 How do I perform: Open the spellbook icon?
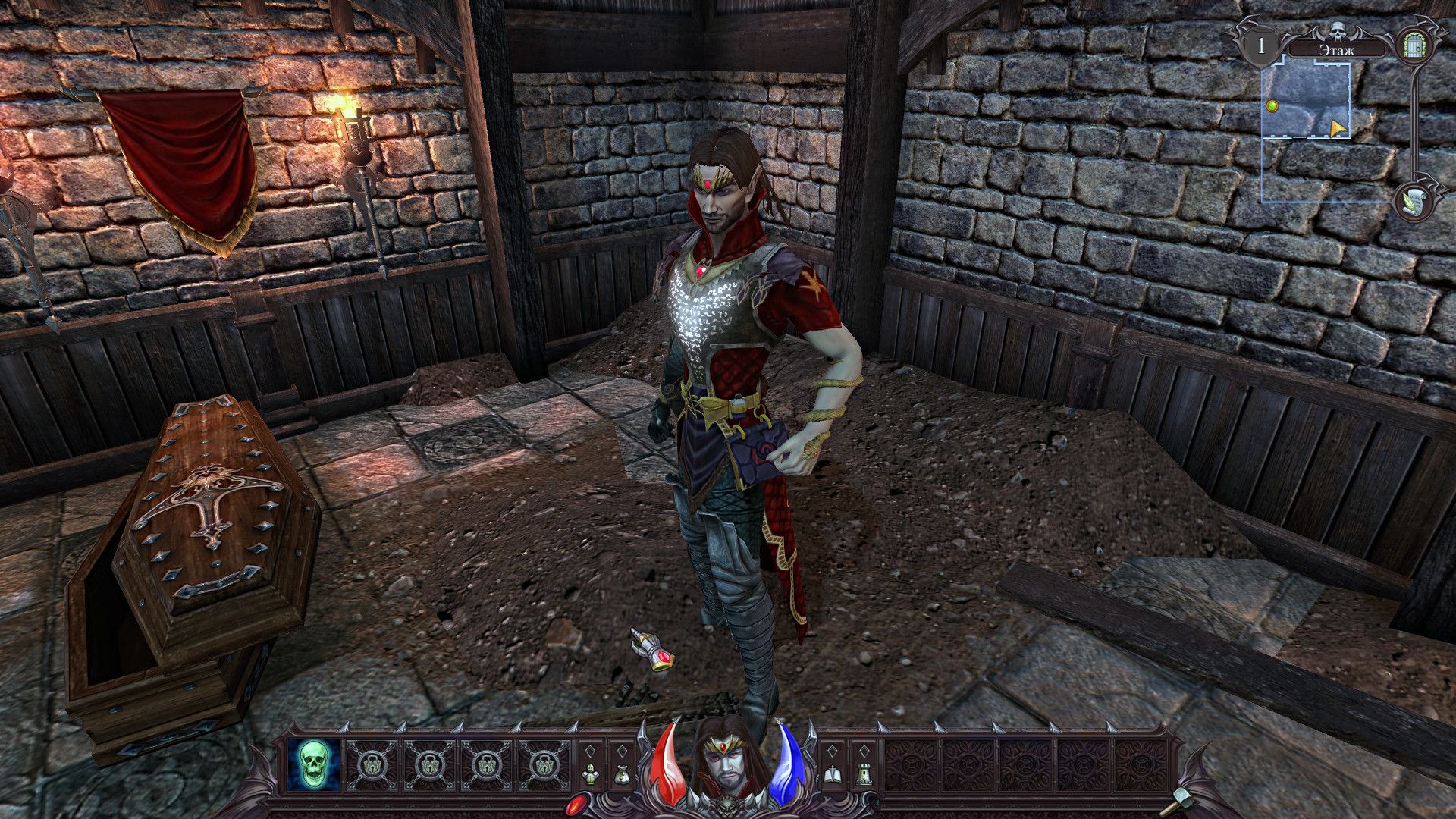point(832,774)
